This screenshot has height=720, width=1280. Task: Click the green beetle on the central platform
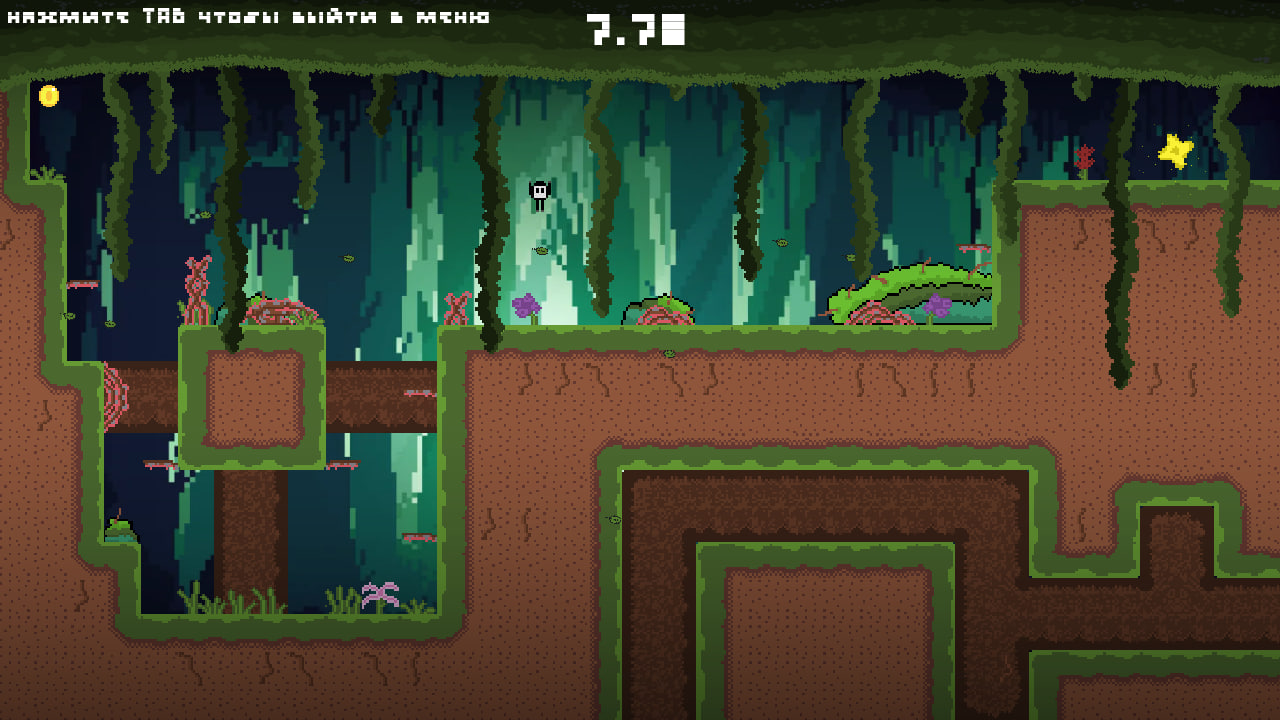click(666, 355)
